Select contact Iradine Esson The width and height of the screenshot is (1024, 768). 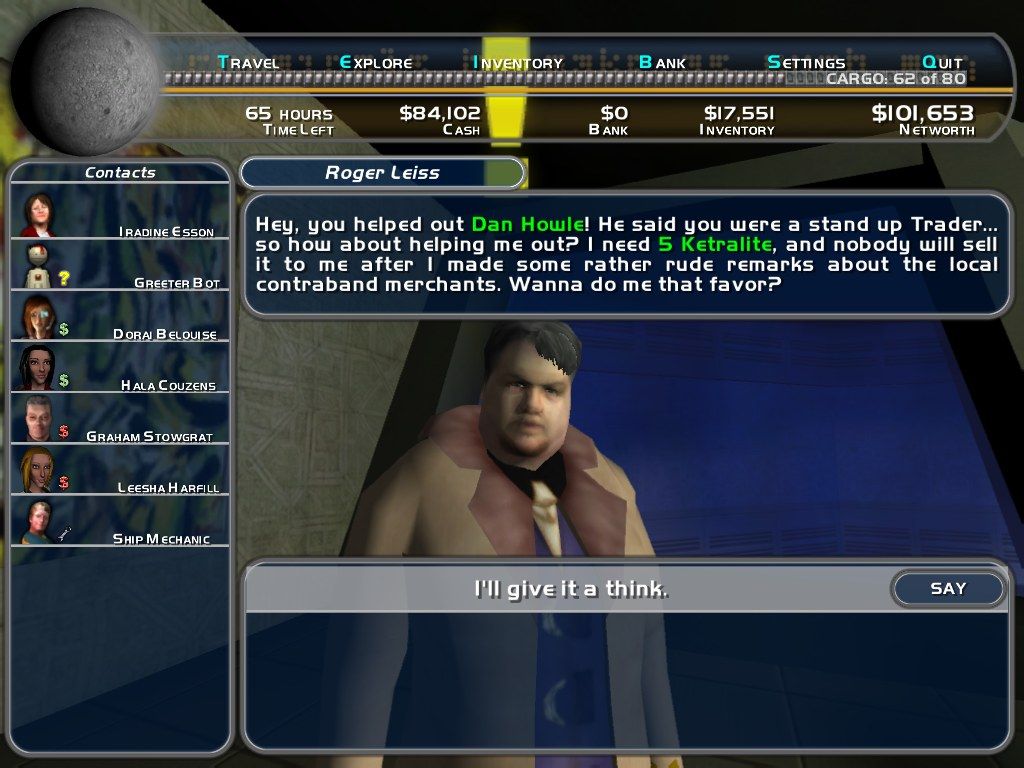[120, 214]
